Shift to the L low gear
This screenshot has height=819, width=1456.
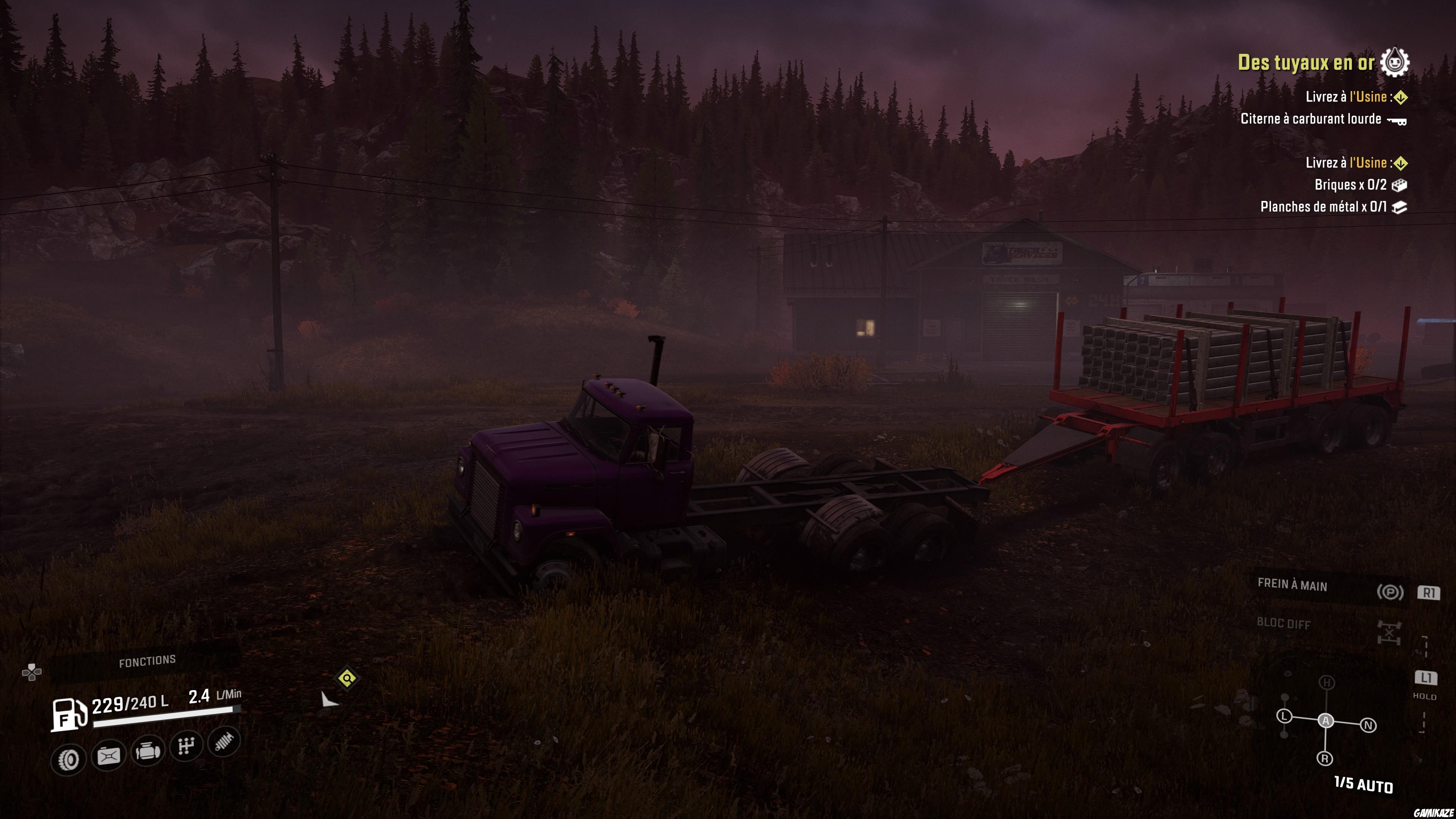tap(1284, 716)
